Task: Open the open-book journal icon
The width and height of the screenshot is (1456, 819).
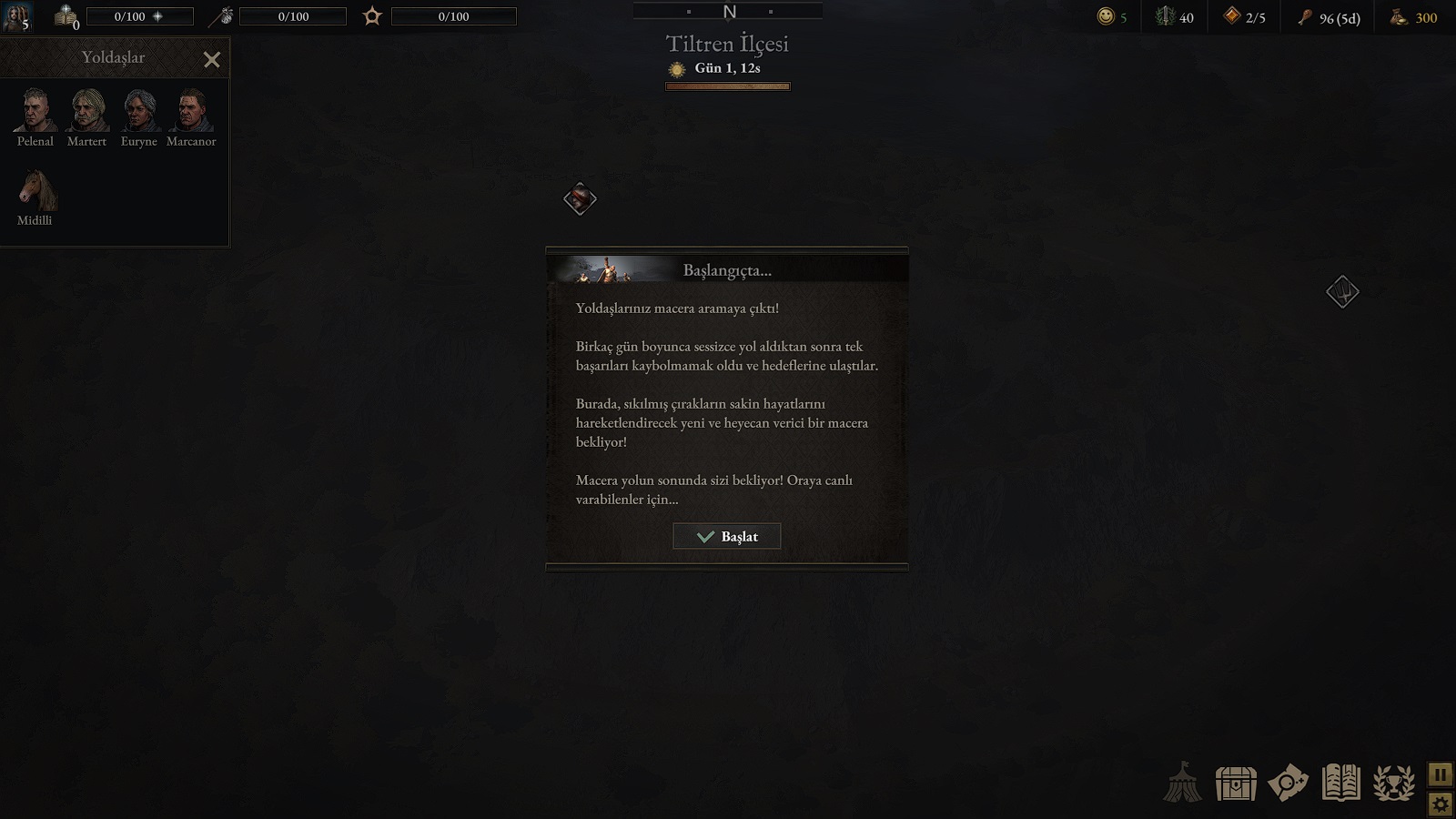Action: [1340, 783]
